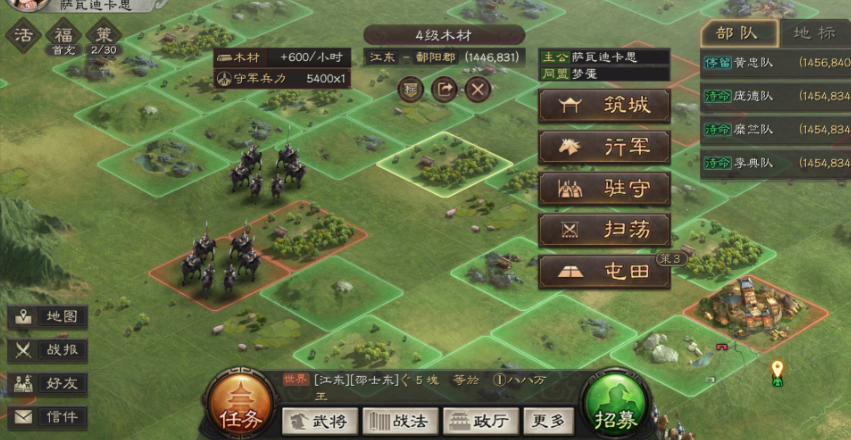Image resolution: width=851 pixels, height=440 pixels.
Task: Select the 黄忠队 troop row
Action: [775, 62]
